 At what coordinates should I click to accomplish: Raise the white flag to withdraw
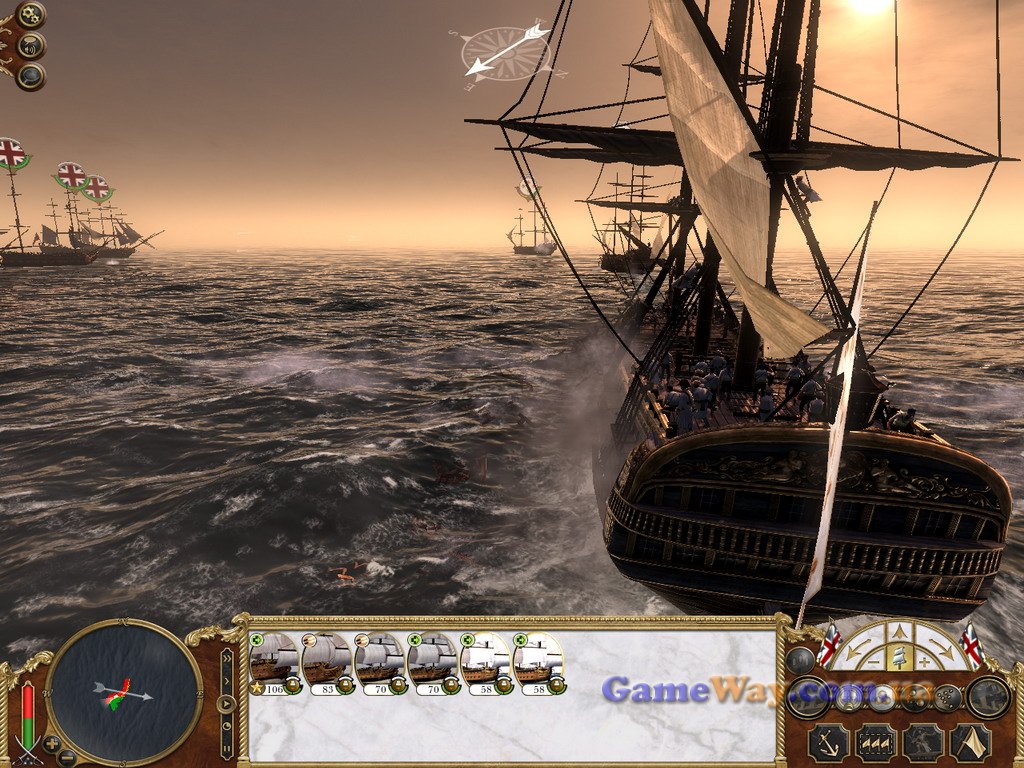click(970, 743)
